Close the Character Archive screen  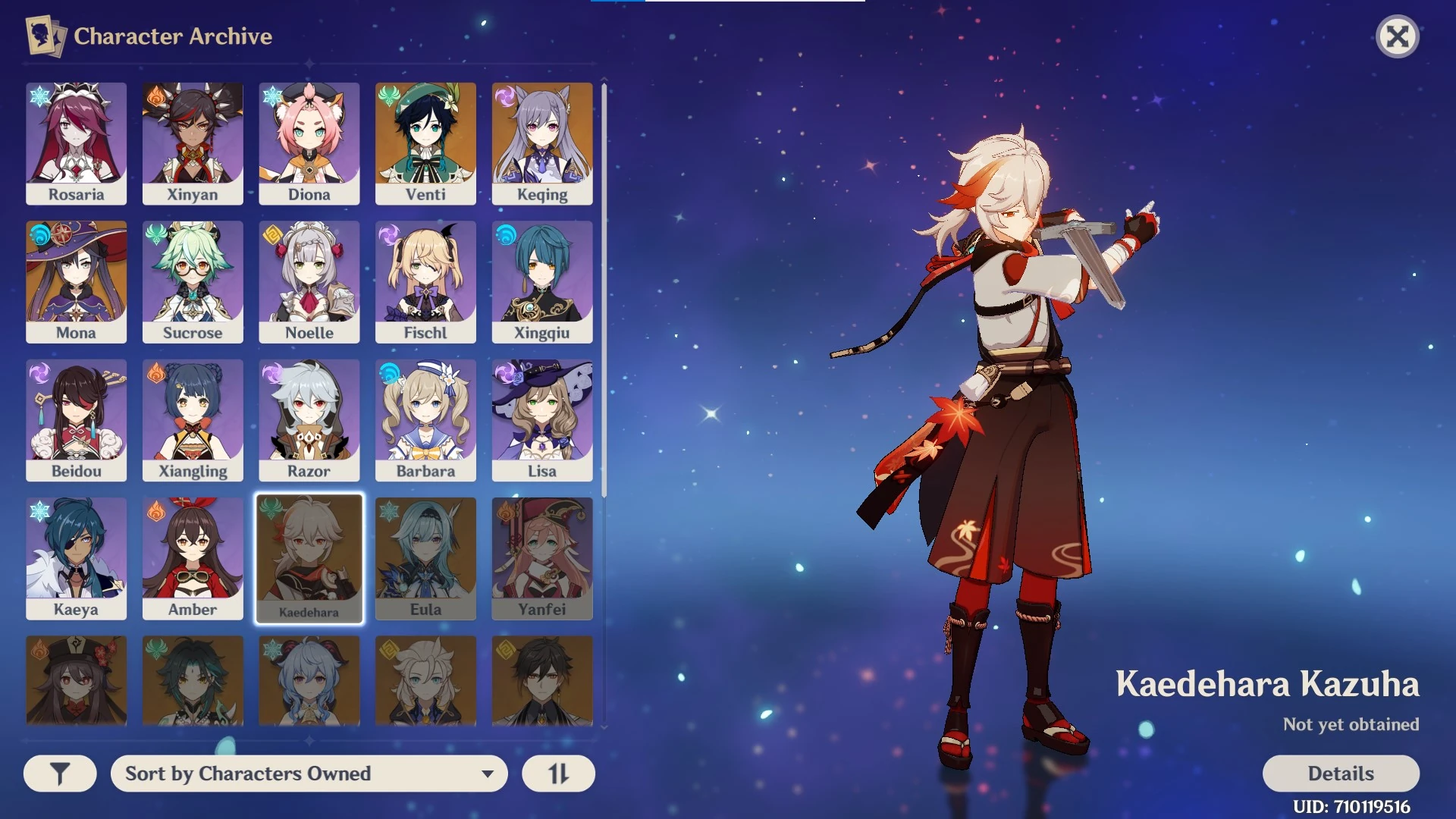(x=1398, y=36)
